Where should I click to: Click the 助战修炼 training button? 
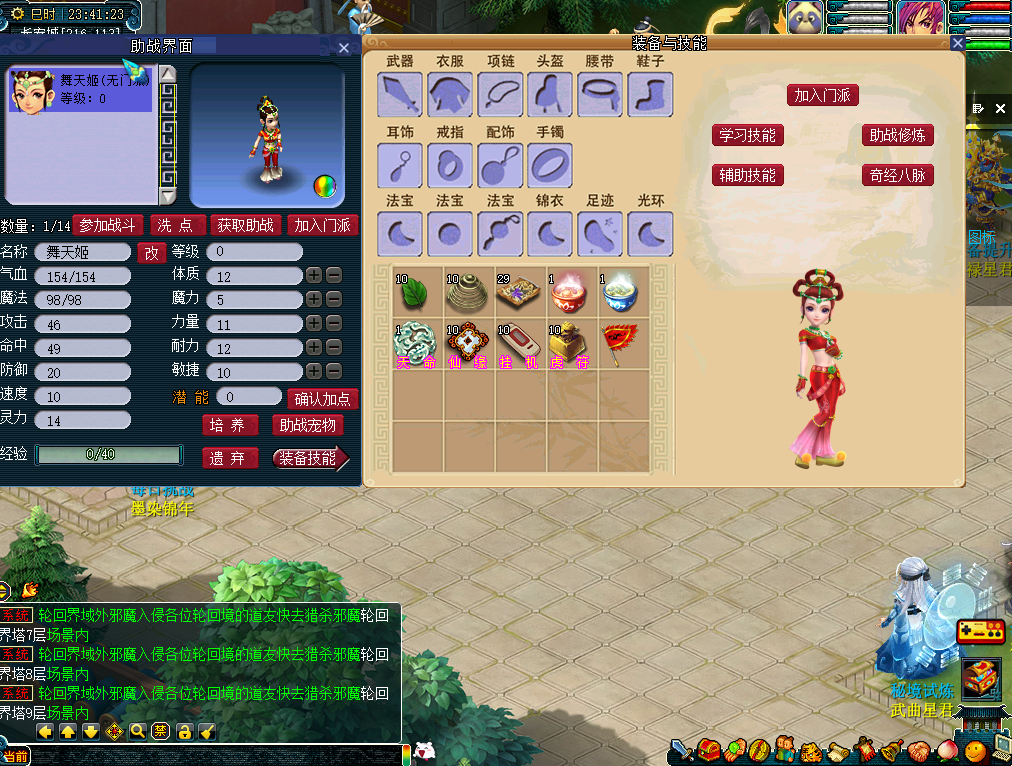[x=897, y=135]
